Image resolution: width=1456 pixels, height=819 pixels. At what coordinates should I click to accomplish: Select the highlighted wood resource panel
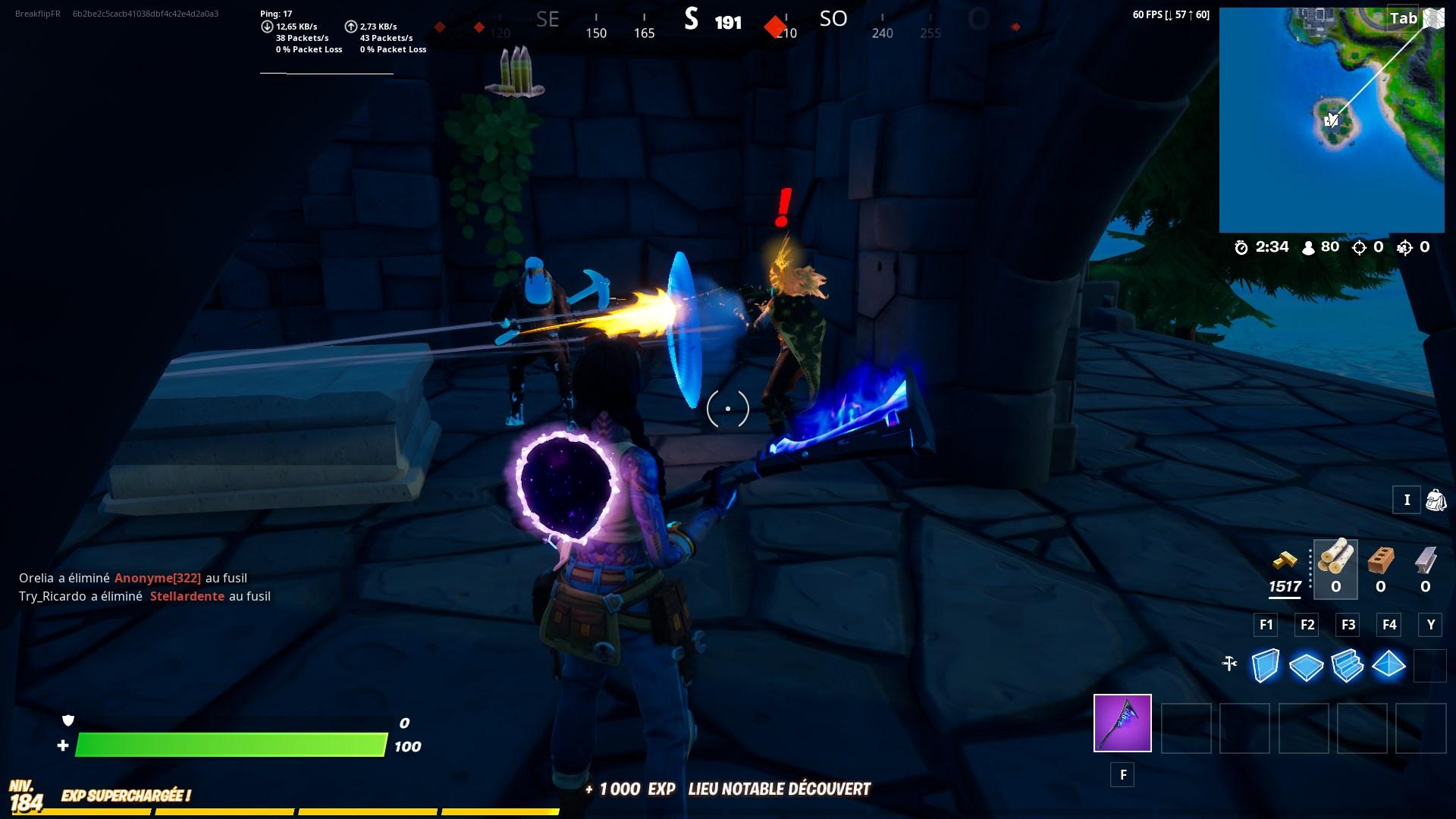click(x=1335, y=569)
